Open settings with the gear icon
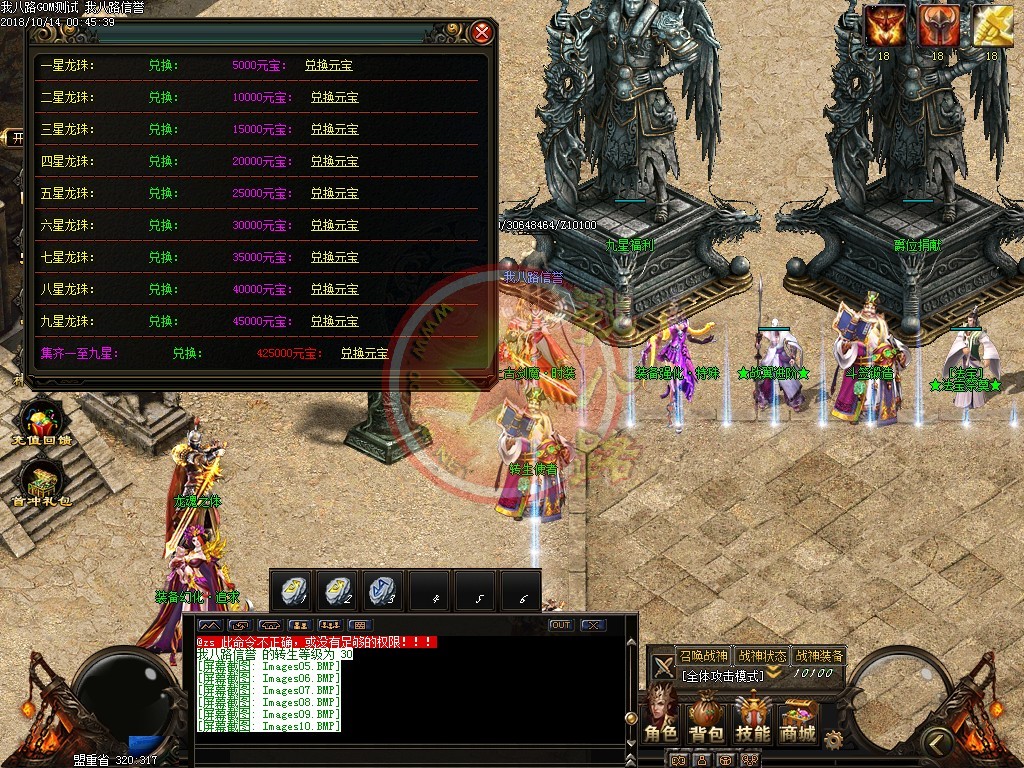Viewport: 1024px width, 768px height. 833,740
